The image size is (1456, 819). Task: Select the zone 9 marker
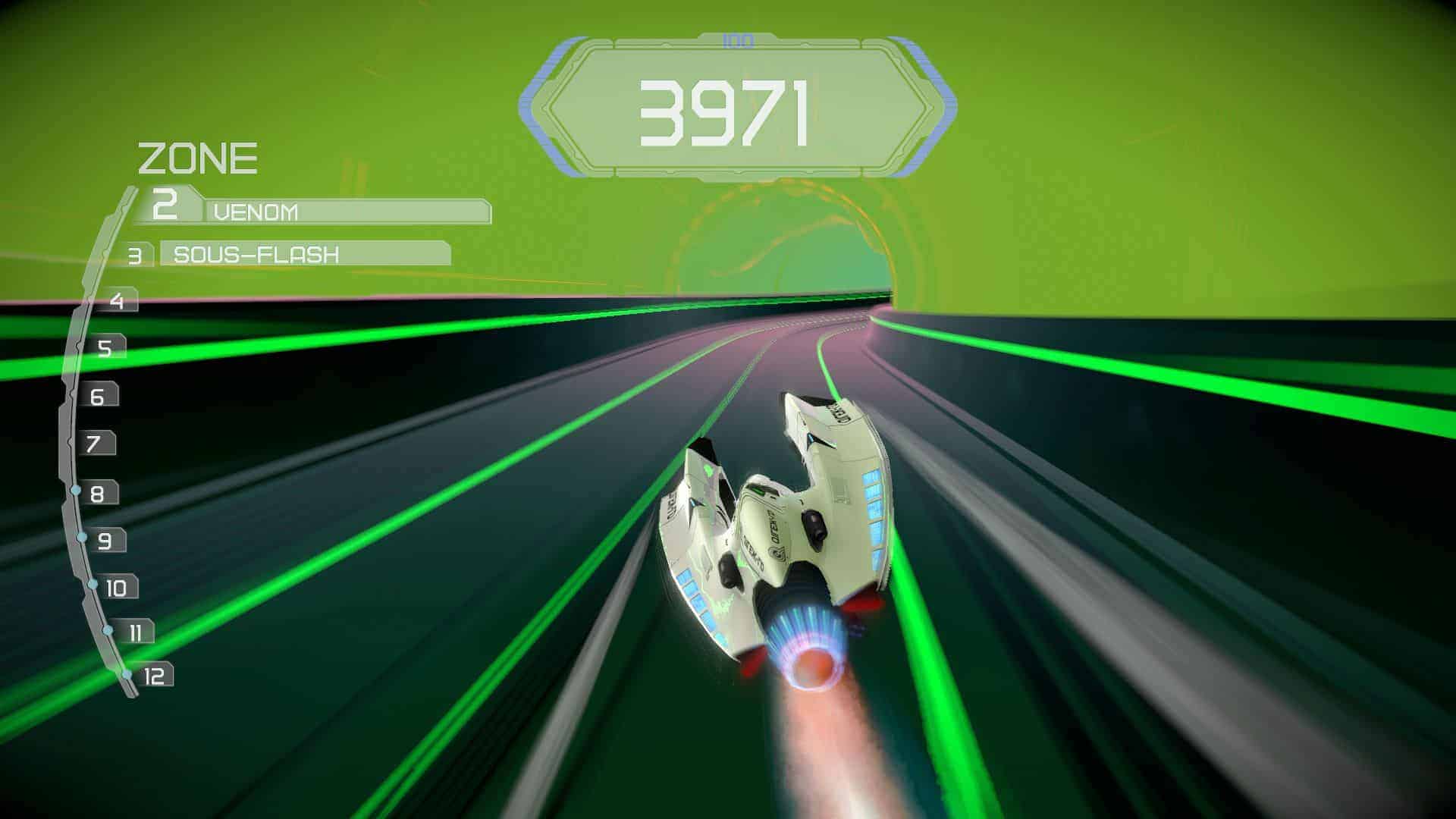pos(105,541)
